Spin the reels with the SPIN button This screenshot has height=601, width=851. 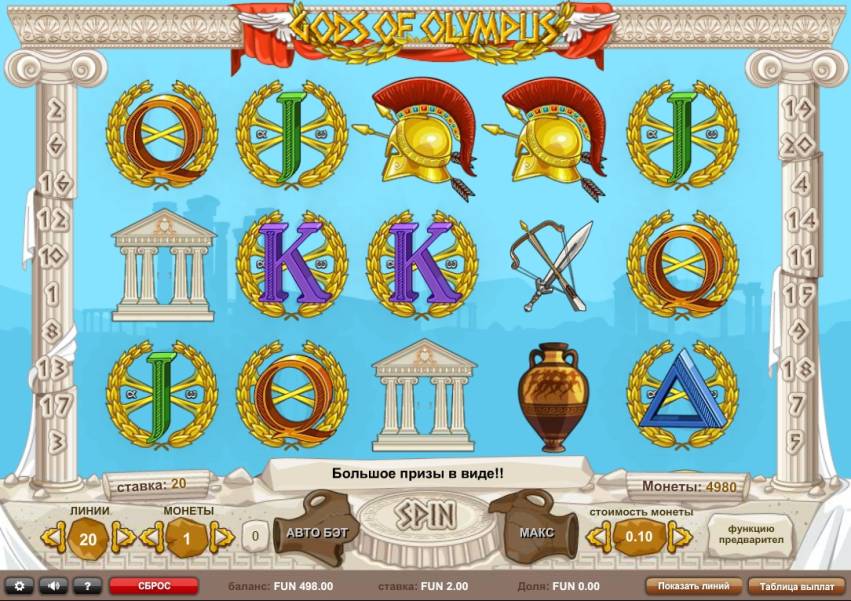425,516
